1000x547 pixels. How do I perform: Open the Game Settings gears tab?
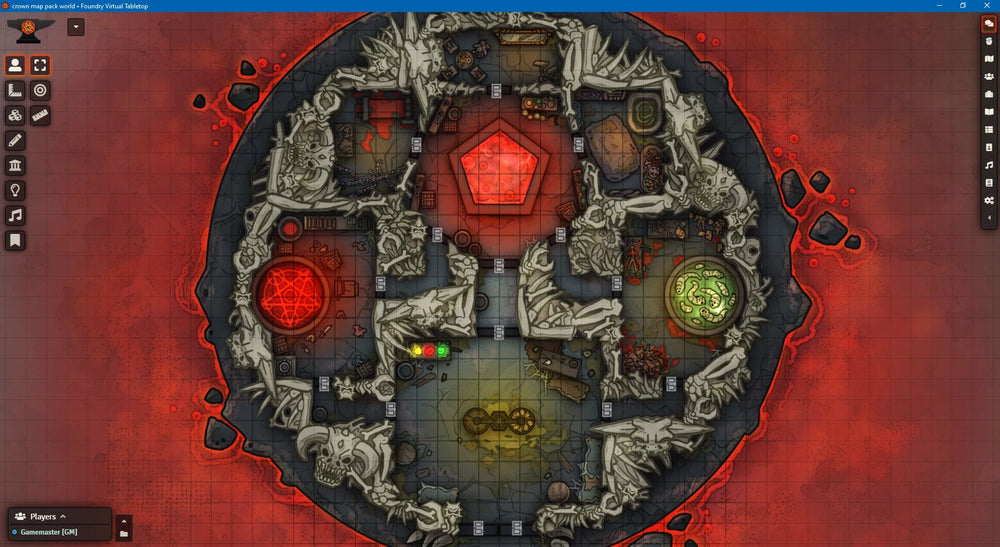pyautogui.click(x=988, y=200)
